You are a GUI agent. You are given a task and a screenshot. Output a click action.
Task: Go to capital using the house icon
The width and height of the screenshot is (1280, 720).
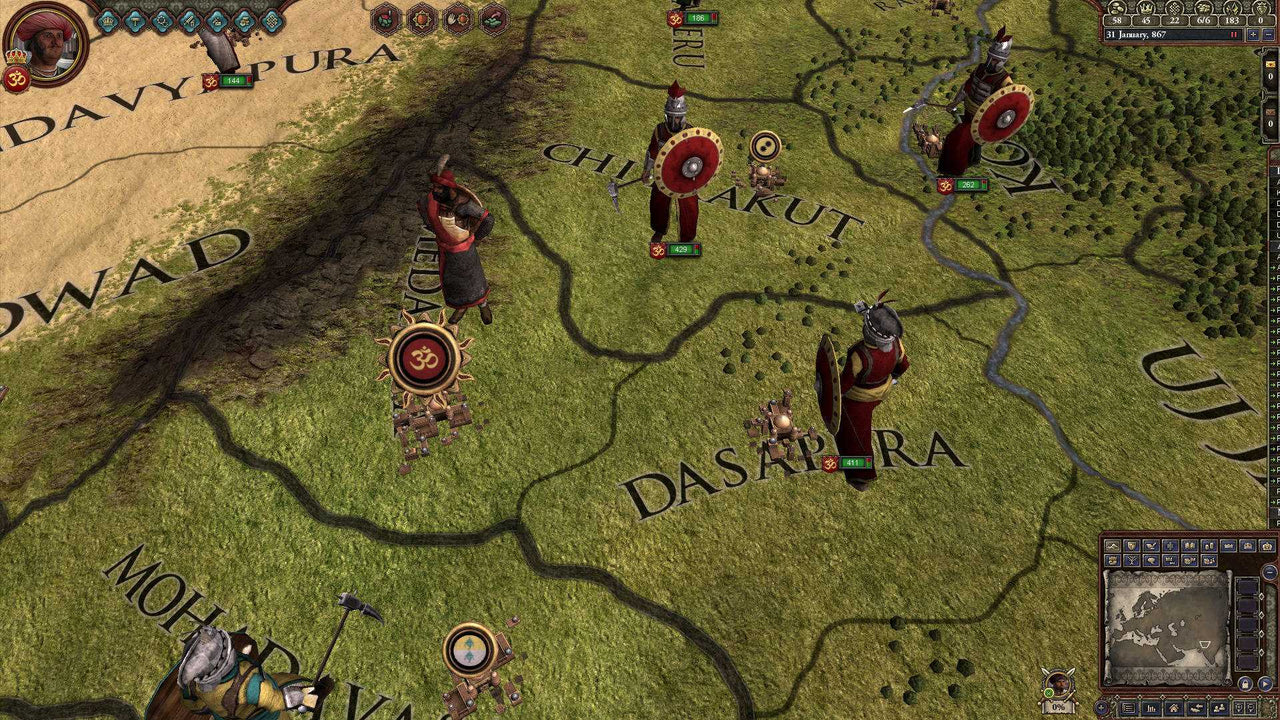(x=1173, y=706)
